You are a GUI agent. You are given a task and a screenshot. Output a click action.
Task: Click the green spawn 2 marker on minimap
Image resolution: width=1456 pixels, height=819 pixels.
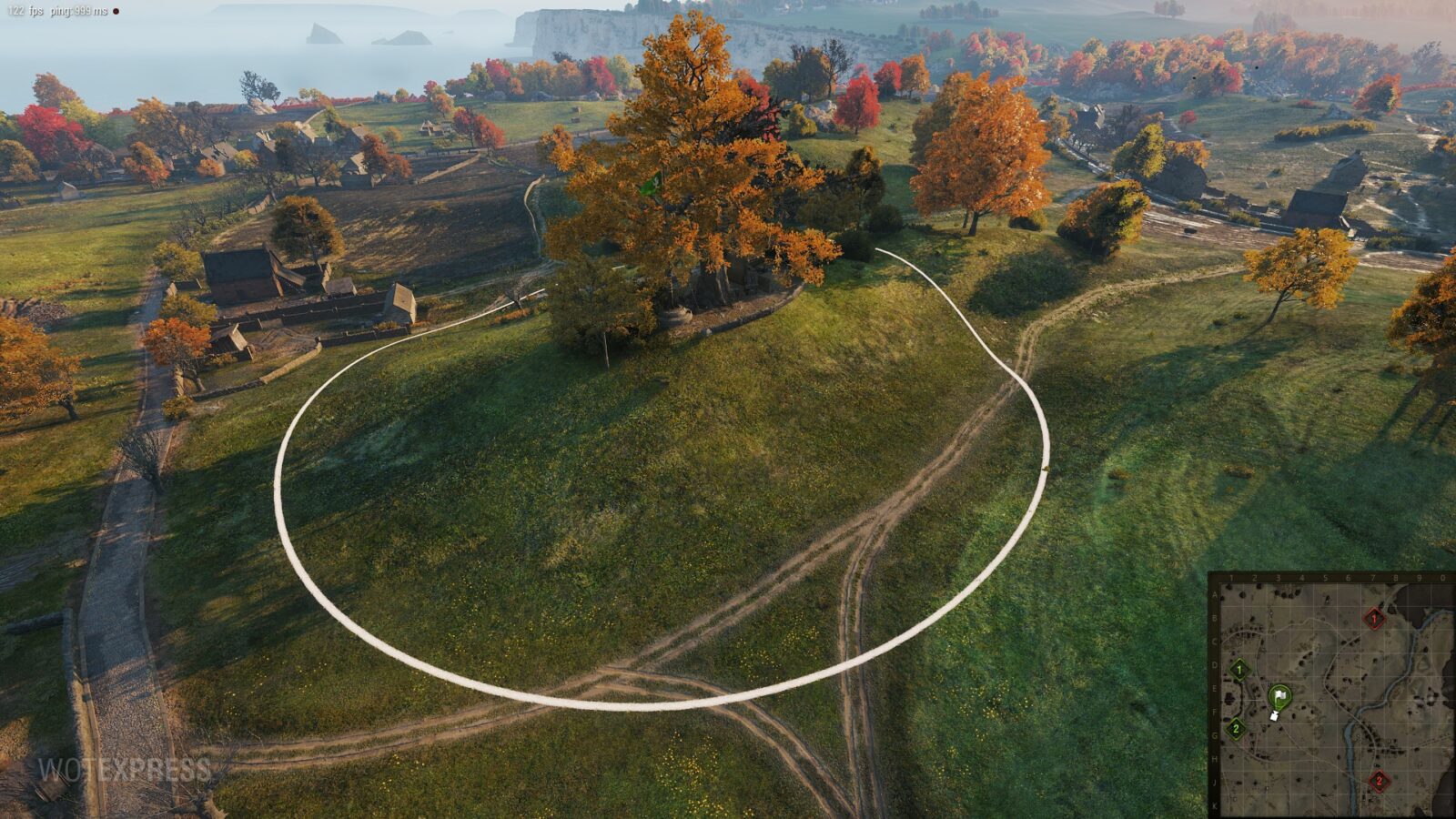point(1236,728)
